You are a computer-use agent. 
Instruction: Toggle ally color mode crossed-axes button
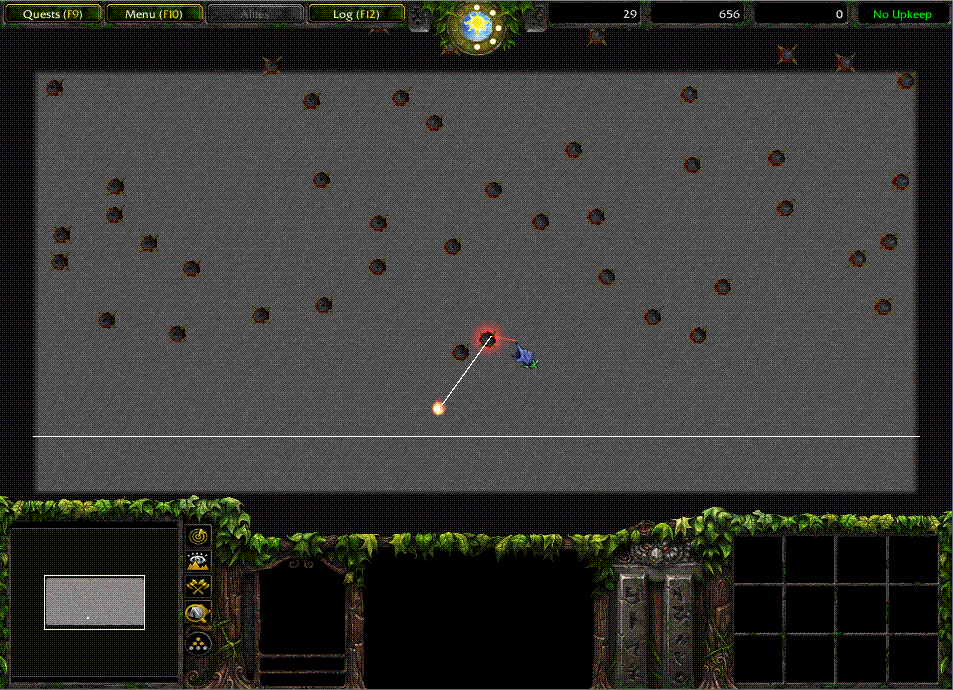(x=198, y=588)
